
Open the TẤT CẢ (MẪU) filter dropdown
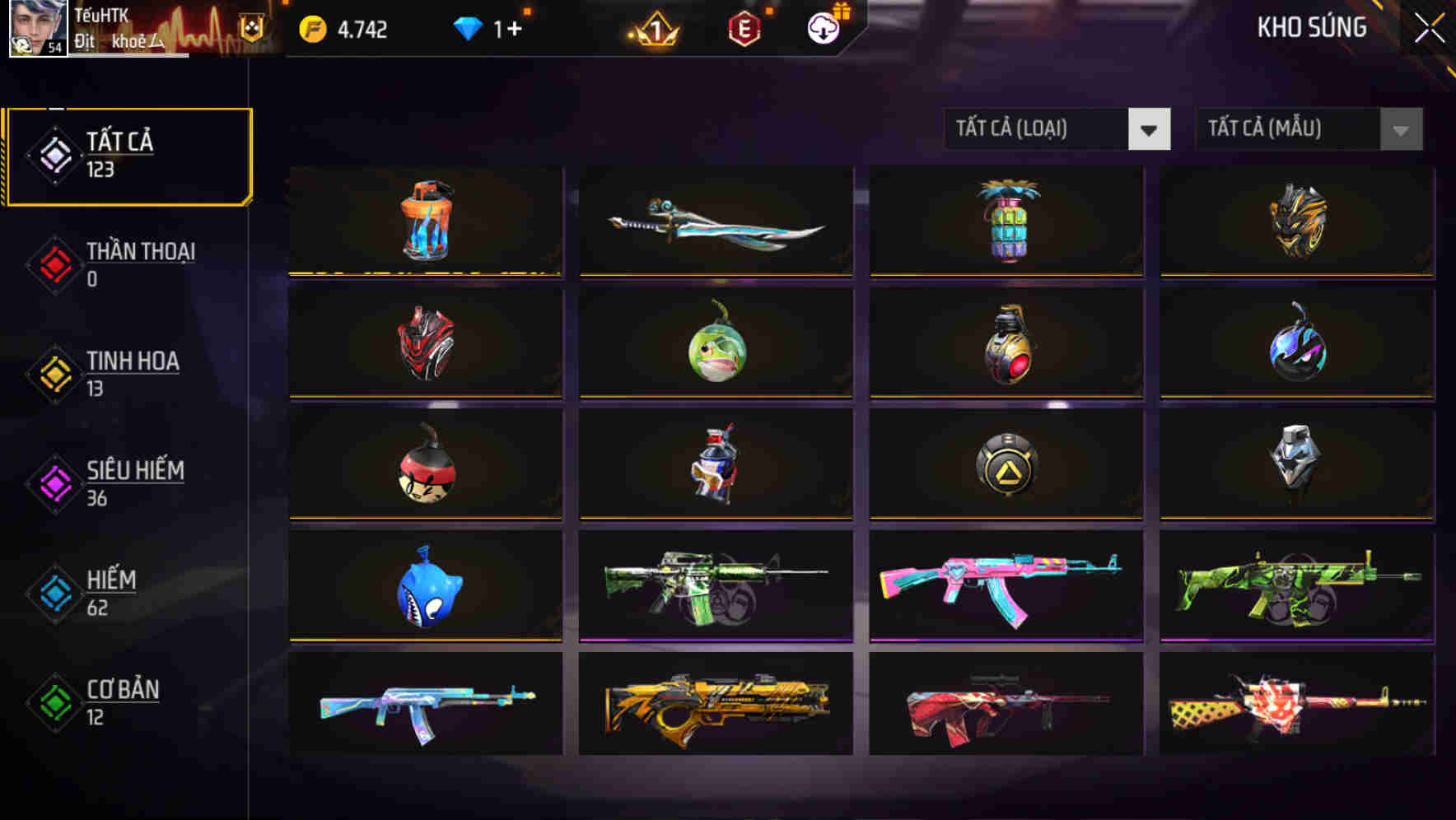(x=1308, y=129)
